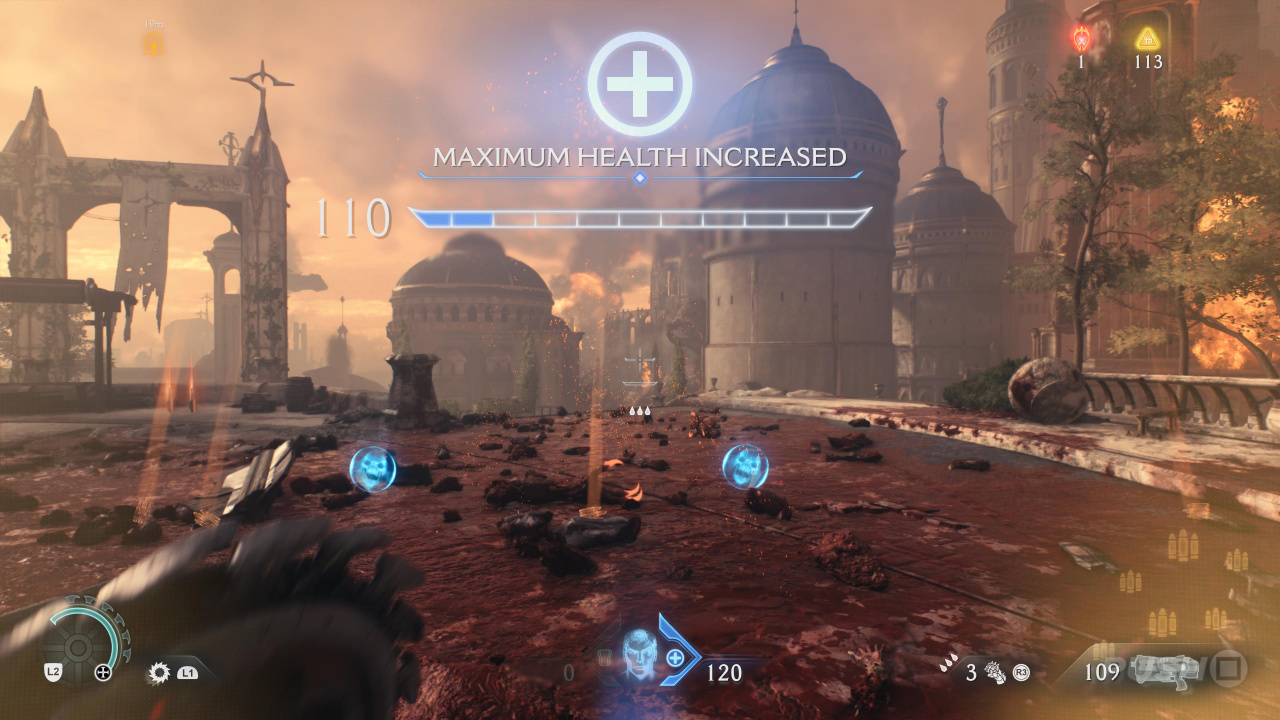1280x720 pixels.
Task: Use the spiked shield throw icon
Action: (x=158, y=673)
